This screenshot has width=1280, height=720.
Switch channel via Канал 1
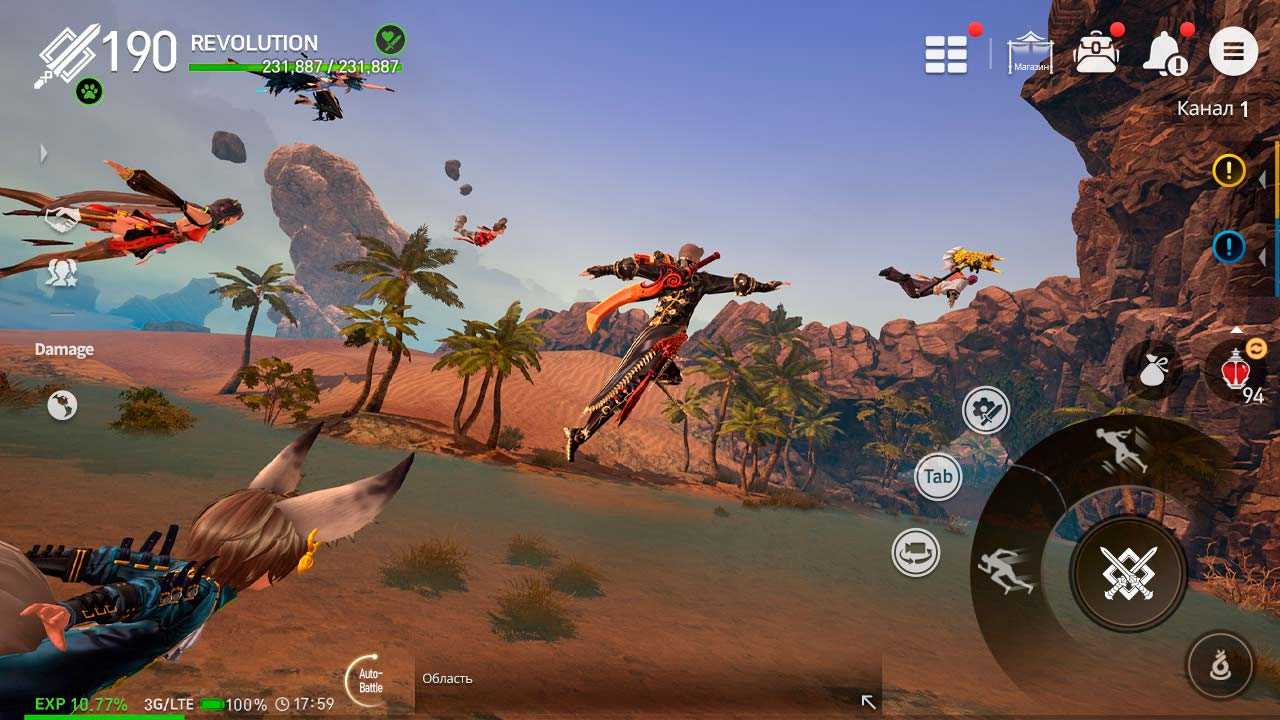[1212, 109]
